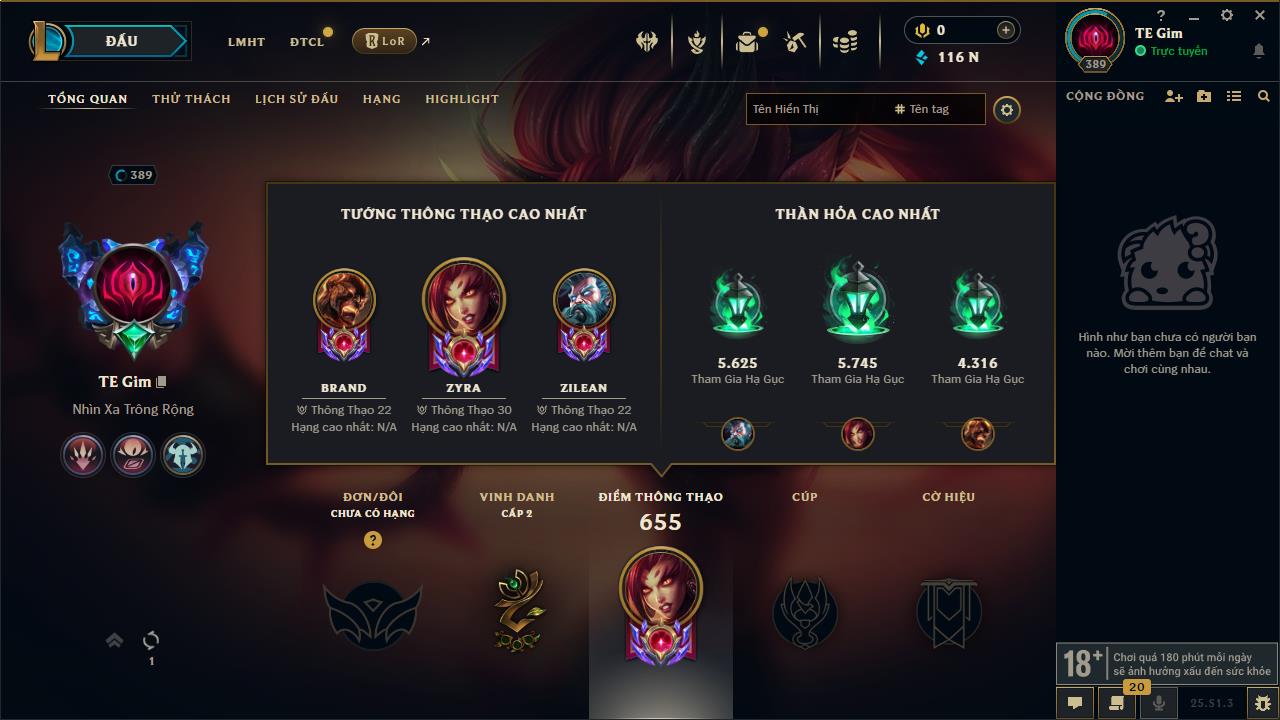Launch the LoR link button
Image resolution: width=1280 pixels, height=720 pixels.
coord(385,41)
